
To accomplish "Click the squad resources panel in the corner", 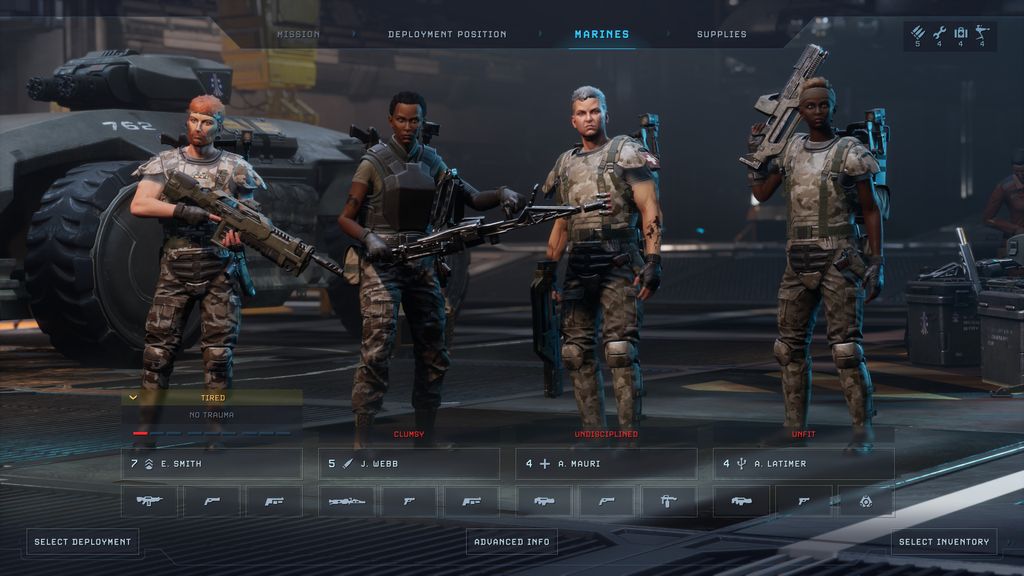I will coord(950,37).
